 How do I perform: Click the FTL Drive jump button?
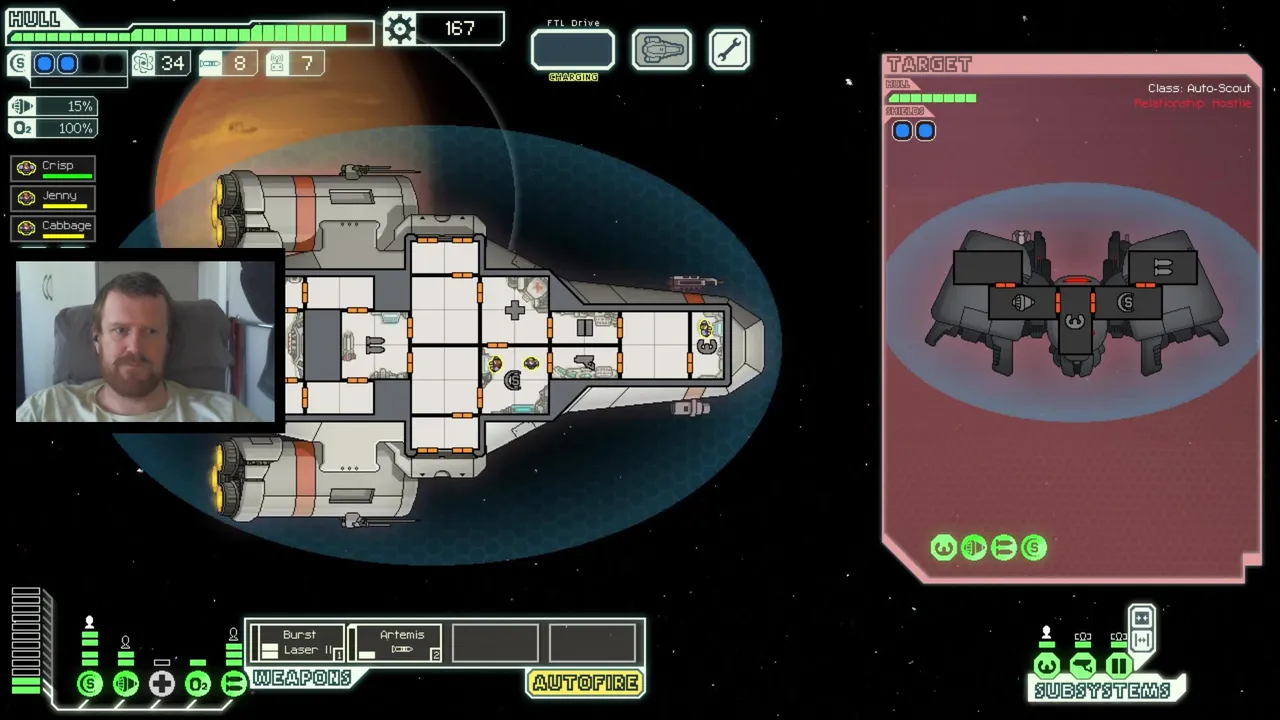pyautogui.click(x=572, y=50)
